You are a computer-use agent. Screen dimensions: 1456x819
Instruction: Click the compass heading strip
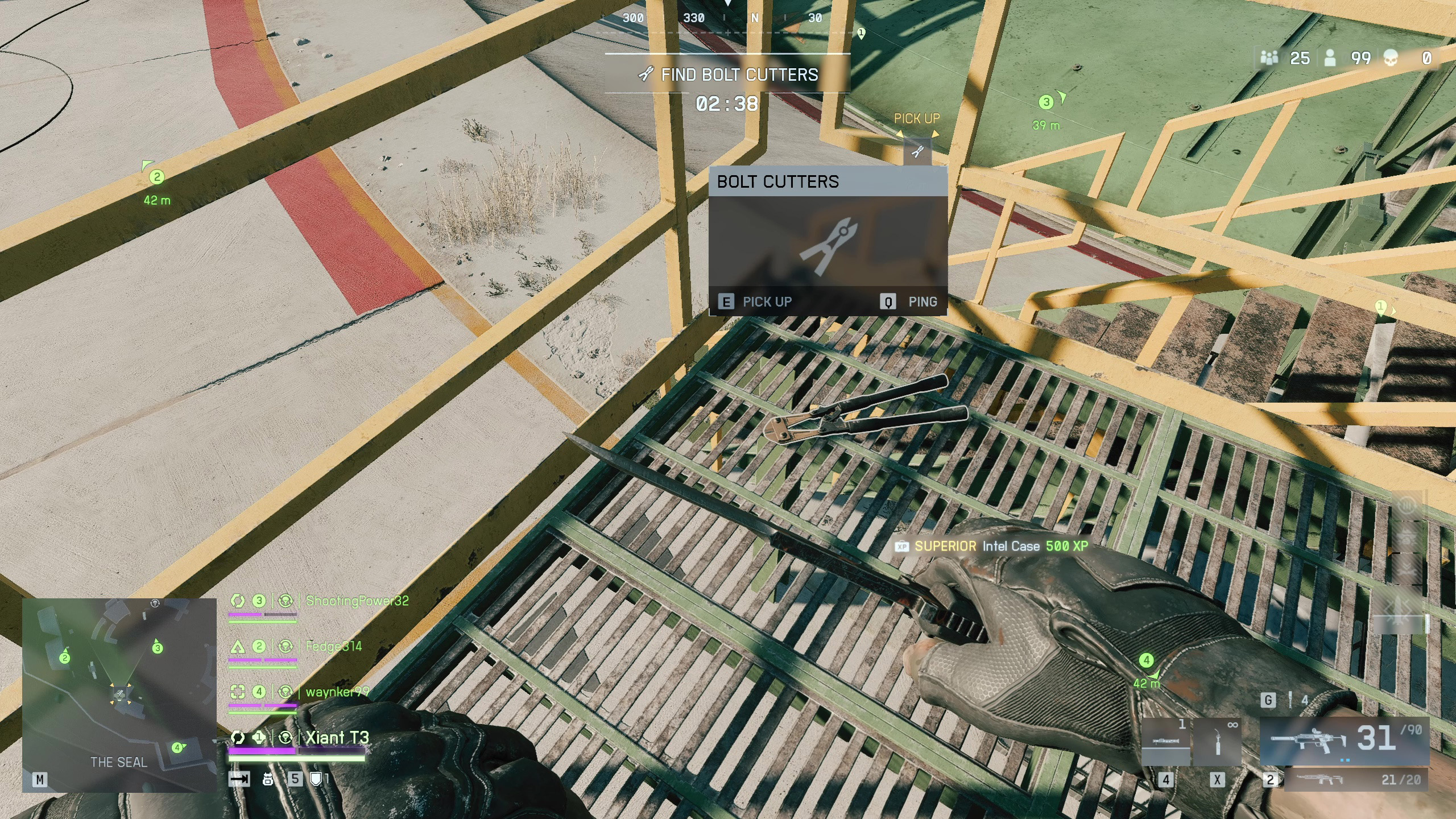pyautogui.click(x=728, y=18)
